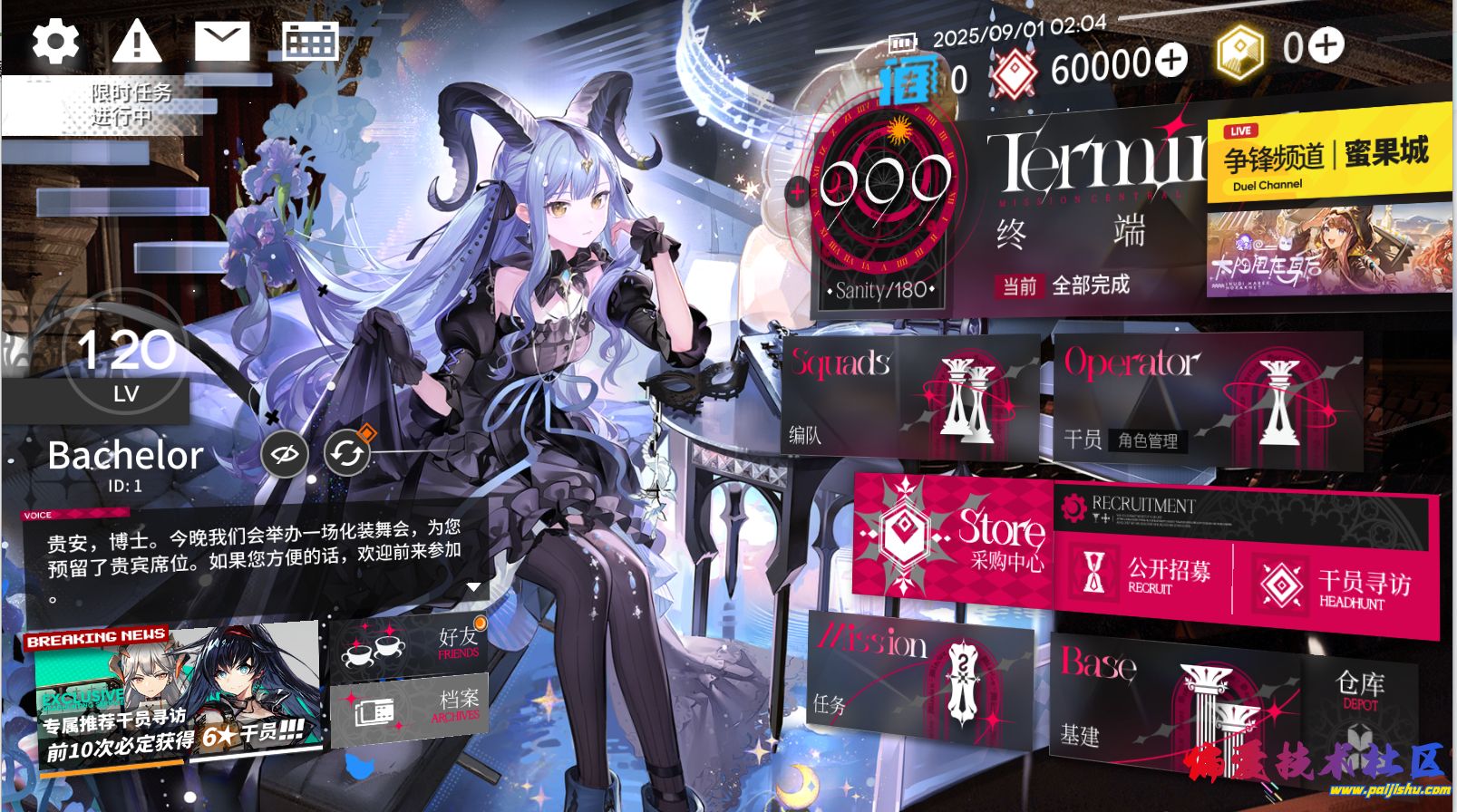Open the notice warning icon
This screenshot has height=812, width=1457.
pos(136,40)
